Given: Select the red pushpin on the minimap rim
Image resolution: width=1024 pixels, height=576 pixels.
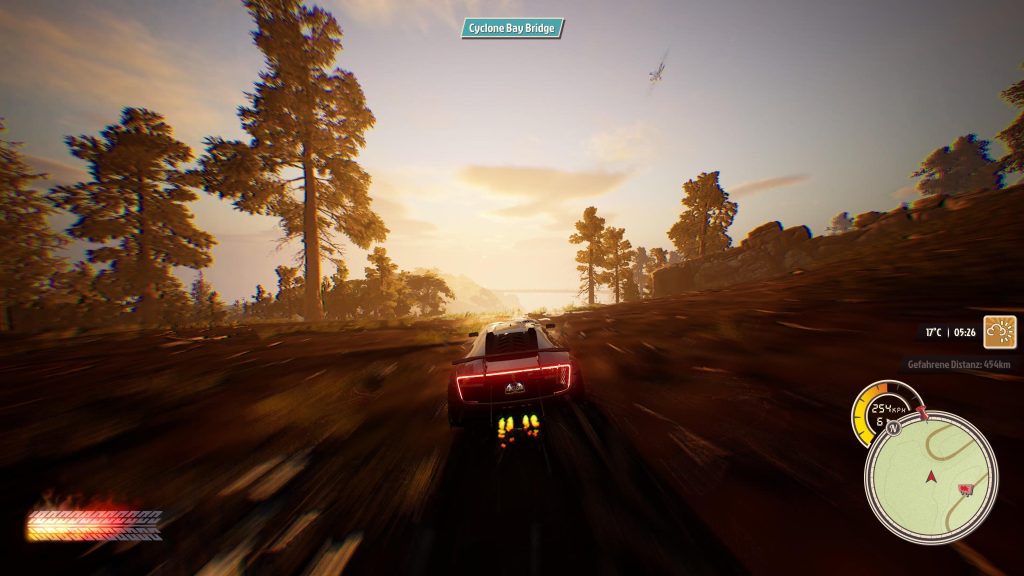Looking at the screenshot, I should [x=922, y=411].
